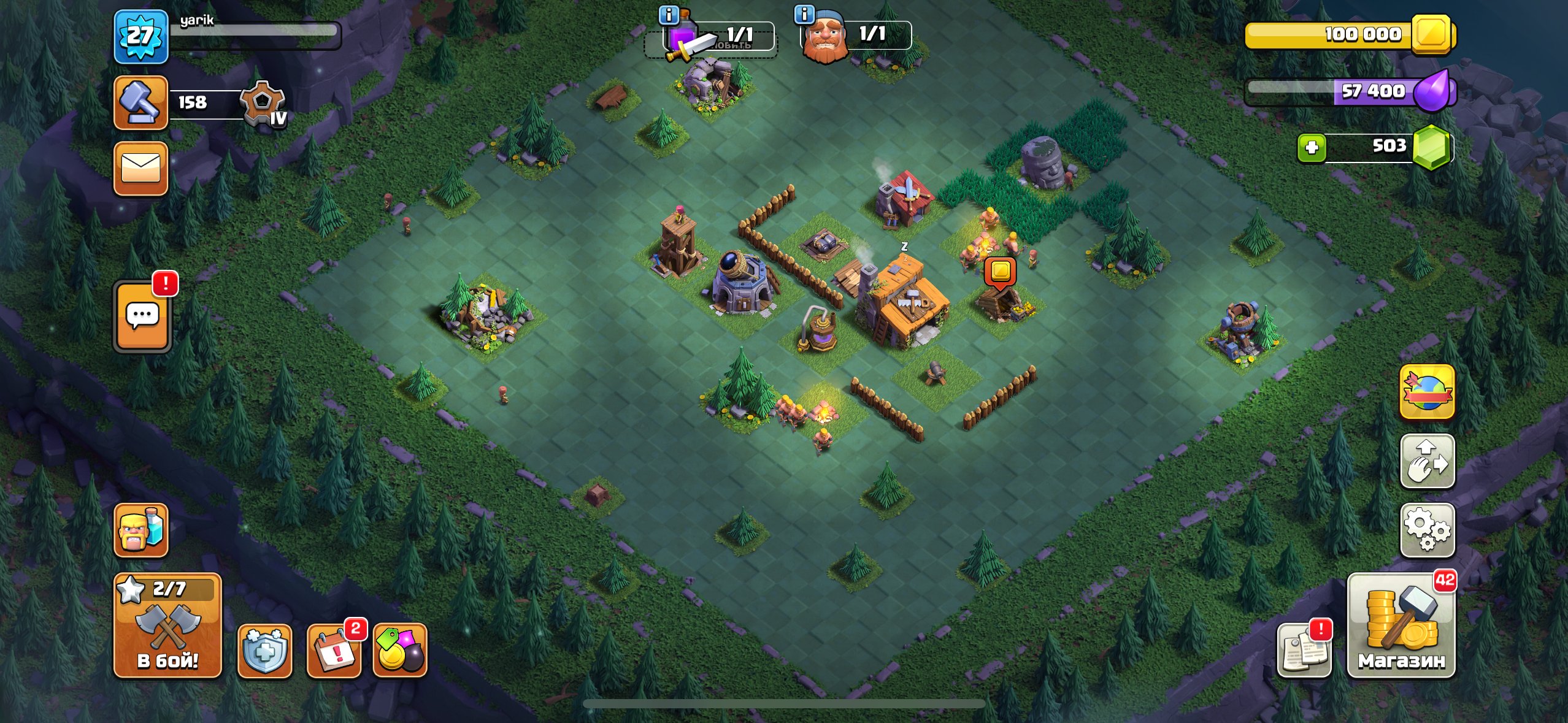The height and width of the screenshot is (723, 1568).
Task: Open game settings gears
Action: click(x=1428, y=530)
